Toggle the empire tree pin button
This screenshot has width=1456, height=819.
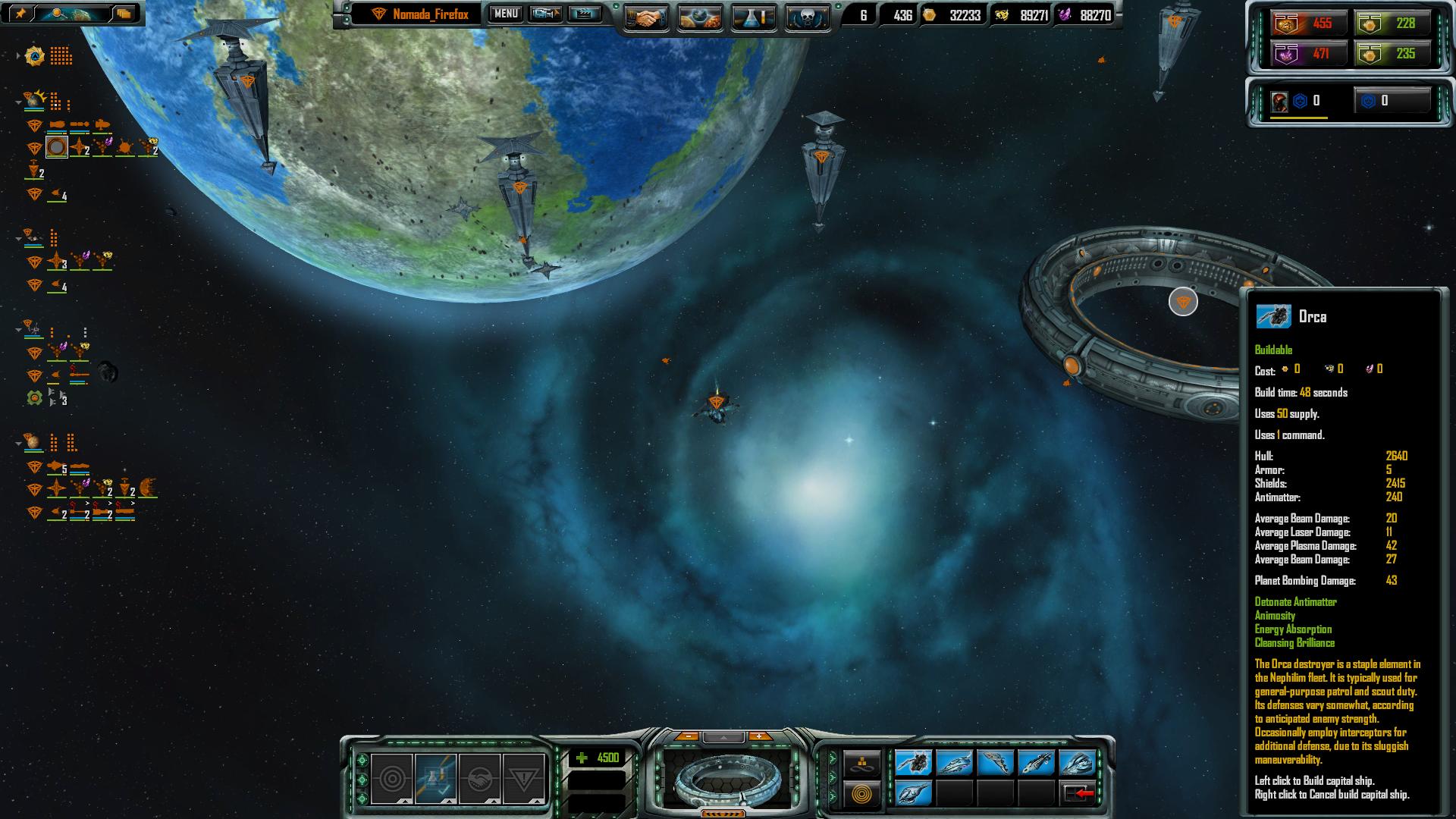point(20,14)
